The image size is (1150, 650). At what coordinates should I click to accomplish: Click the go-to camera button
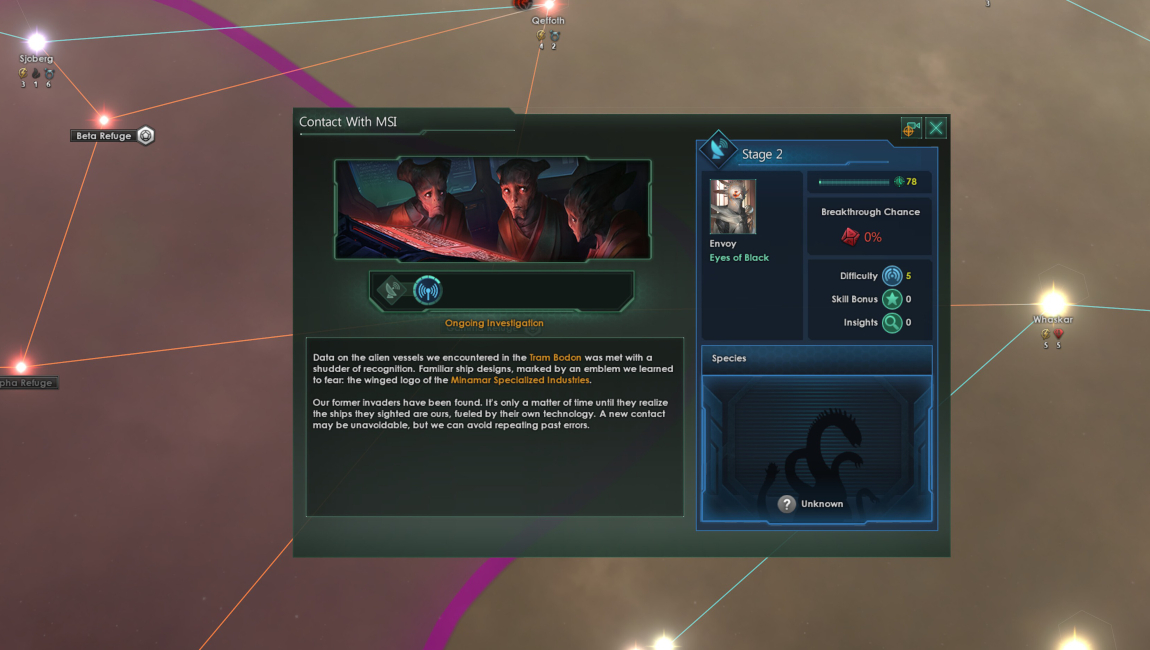911,128
